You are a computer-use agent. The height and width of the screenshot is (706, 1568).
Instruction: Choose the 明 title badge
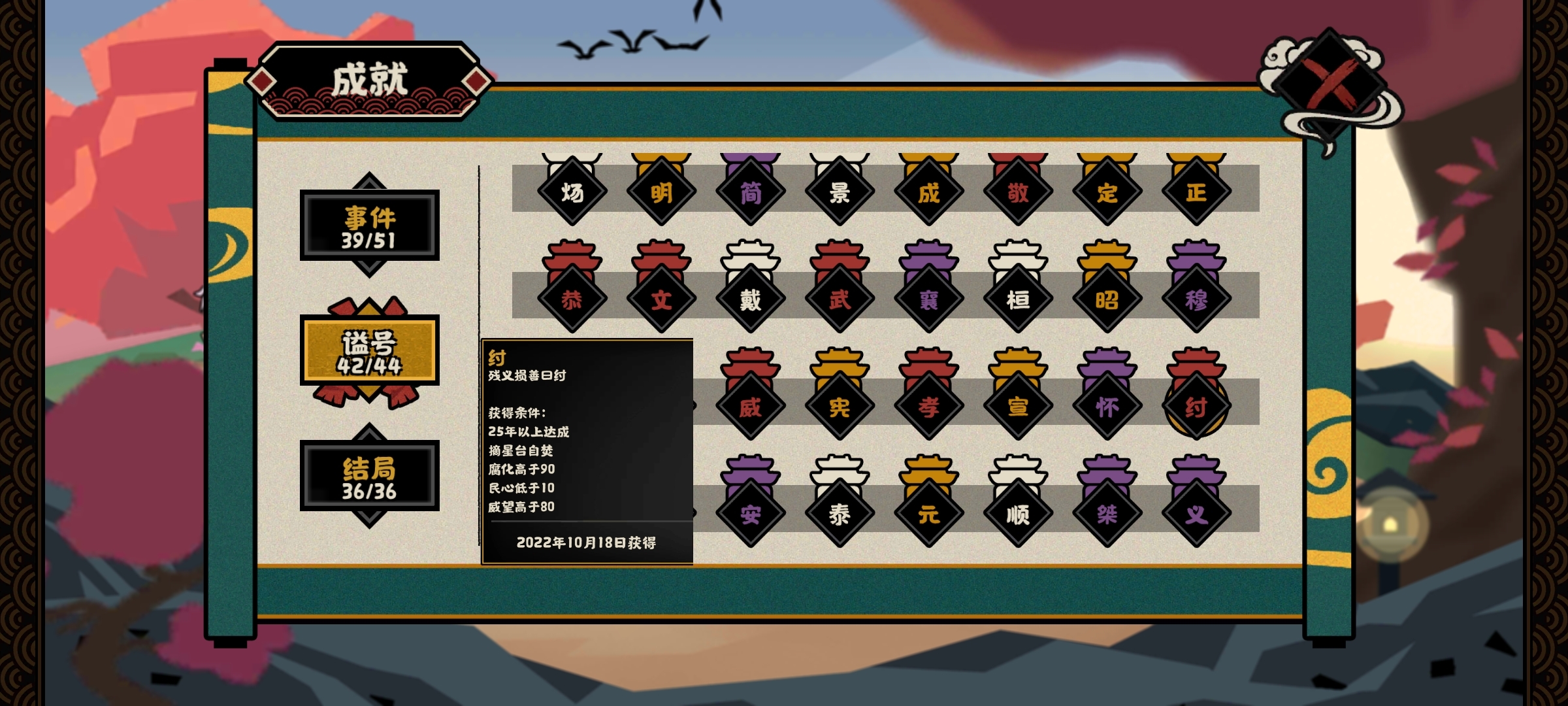click(x=661, y=192)
